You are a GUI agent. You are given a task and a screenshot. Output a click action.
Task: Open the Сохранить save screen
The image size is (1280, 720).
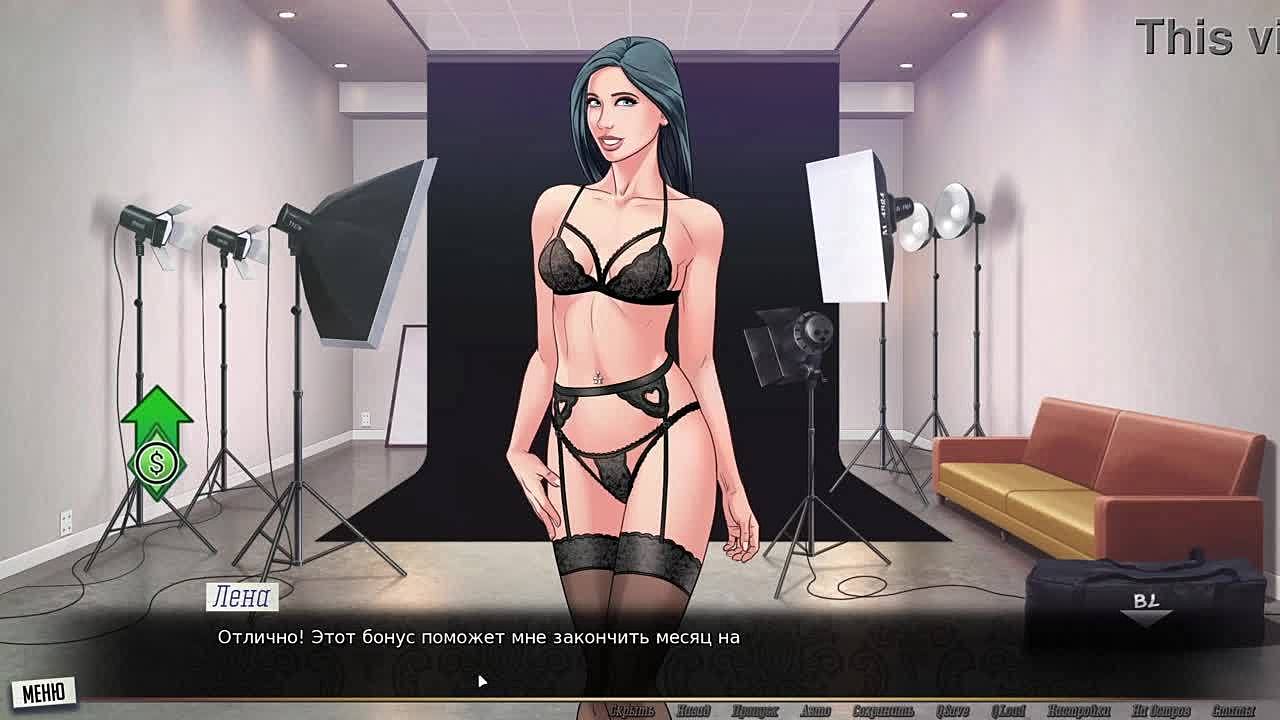point(884,711)
